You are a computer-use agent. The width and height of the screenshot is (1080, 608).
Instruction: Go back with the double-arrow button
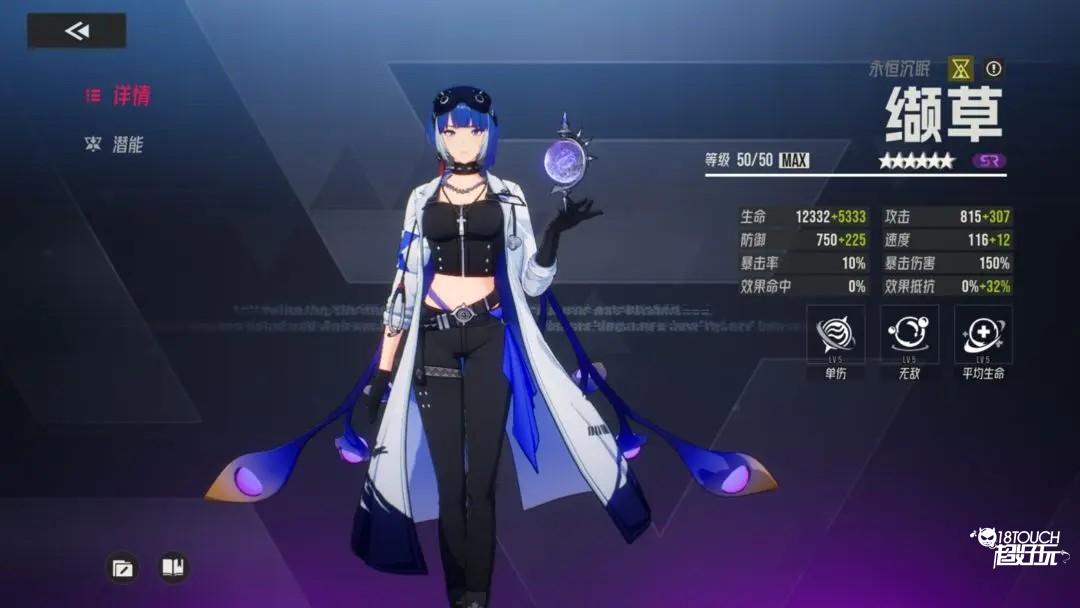click(76, 31)
